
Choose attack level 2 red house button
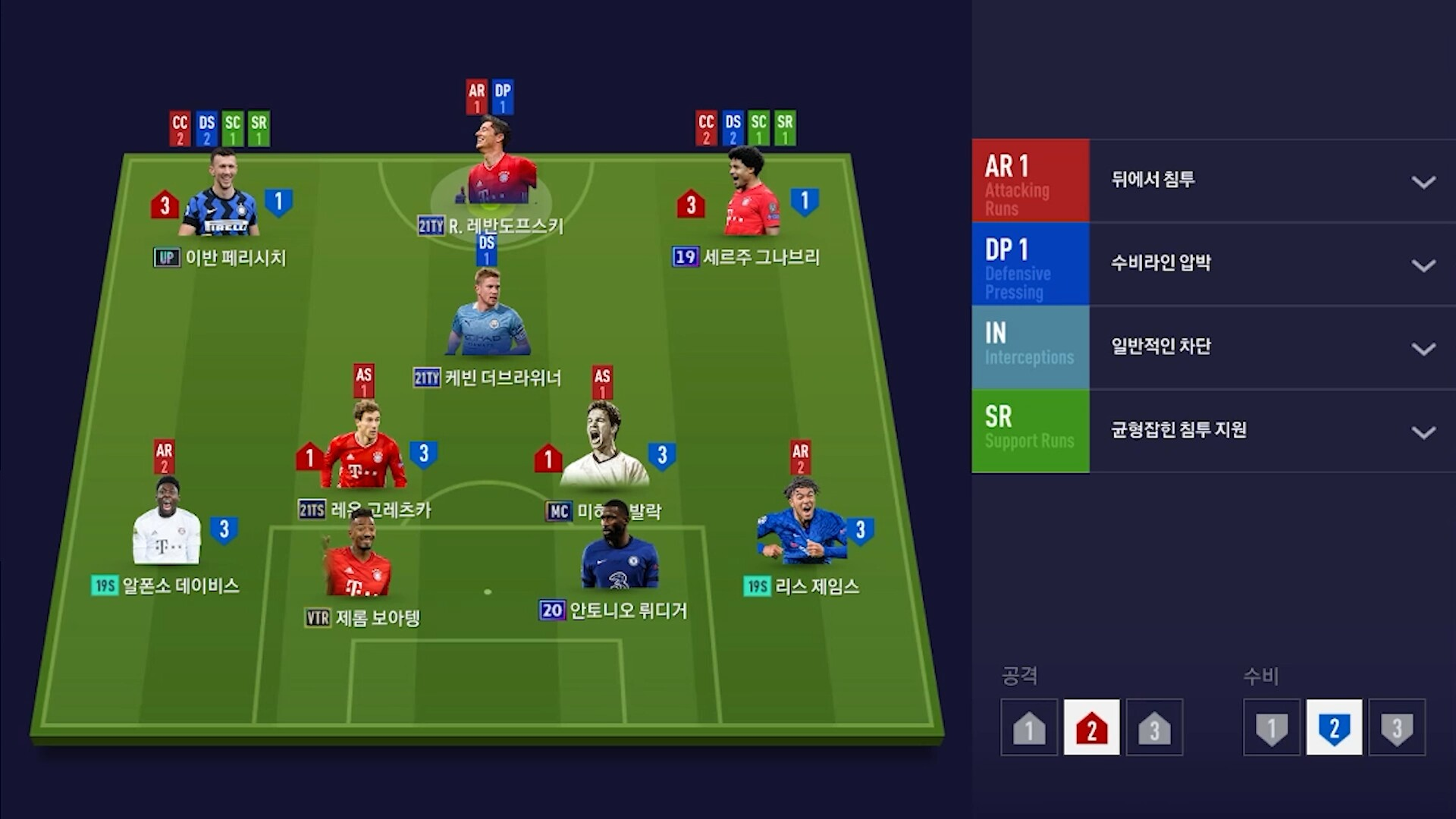click(1091, 728)
